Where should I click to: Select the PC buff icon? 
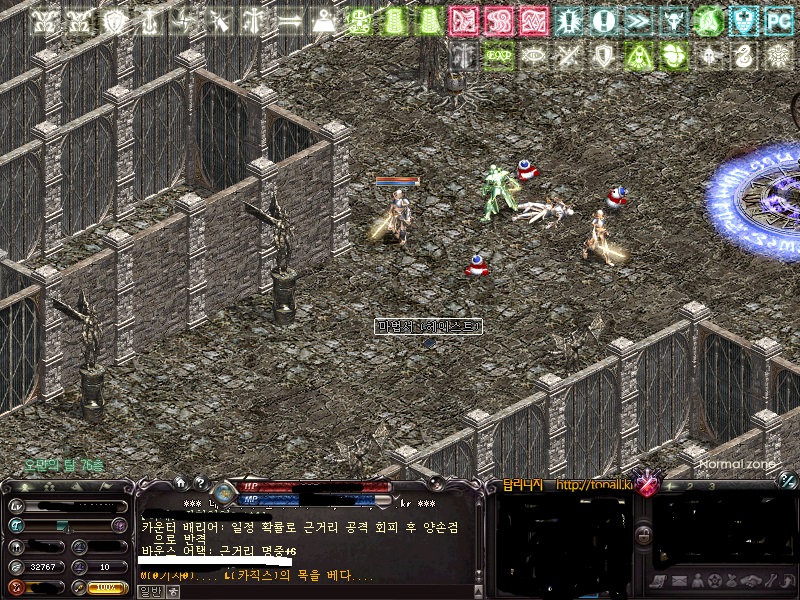pyautogui.click(x=777, y=20)
